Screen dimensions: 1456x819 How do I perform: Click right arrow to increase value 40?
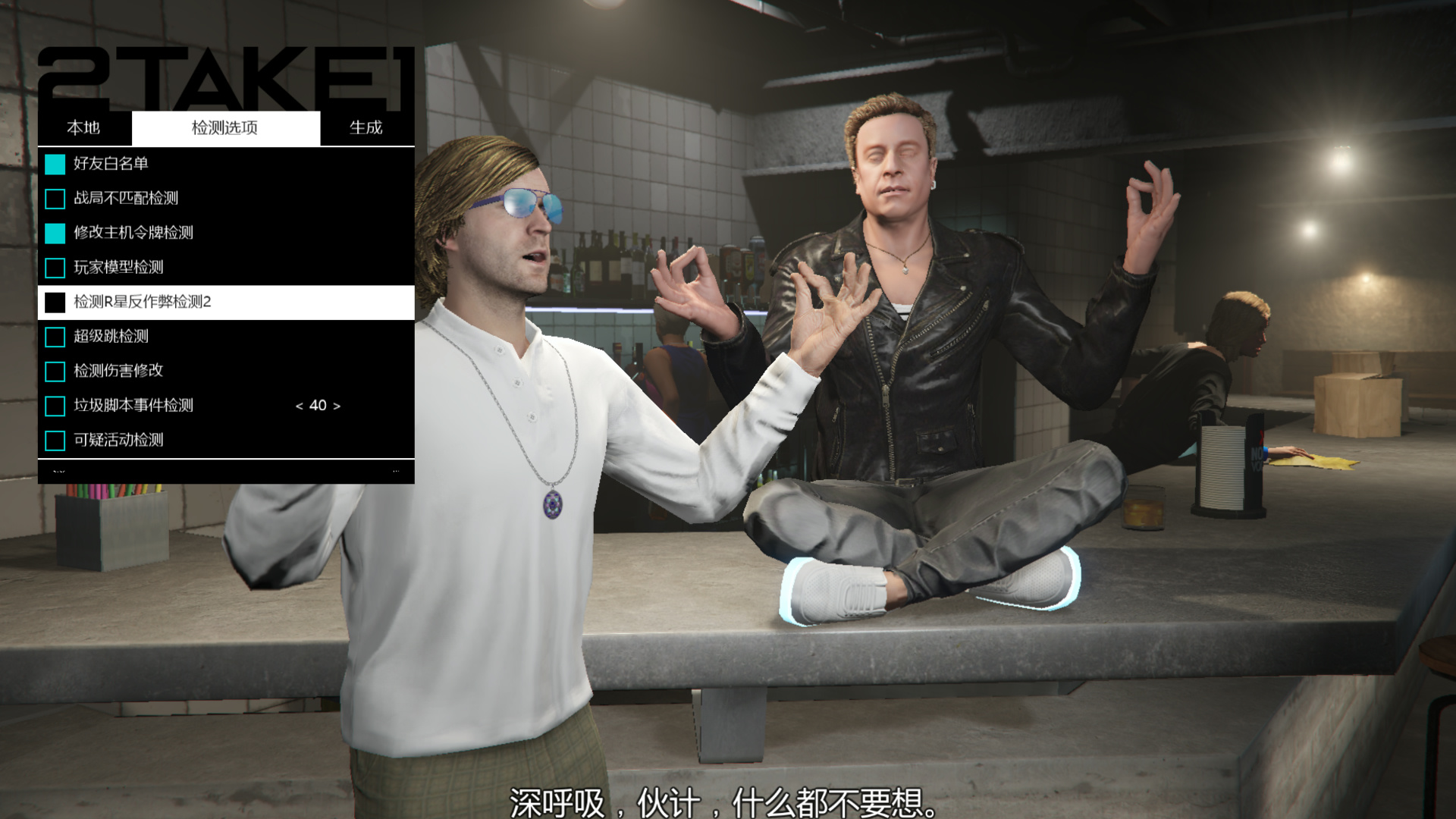coord(337,406)
